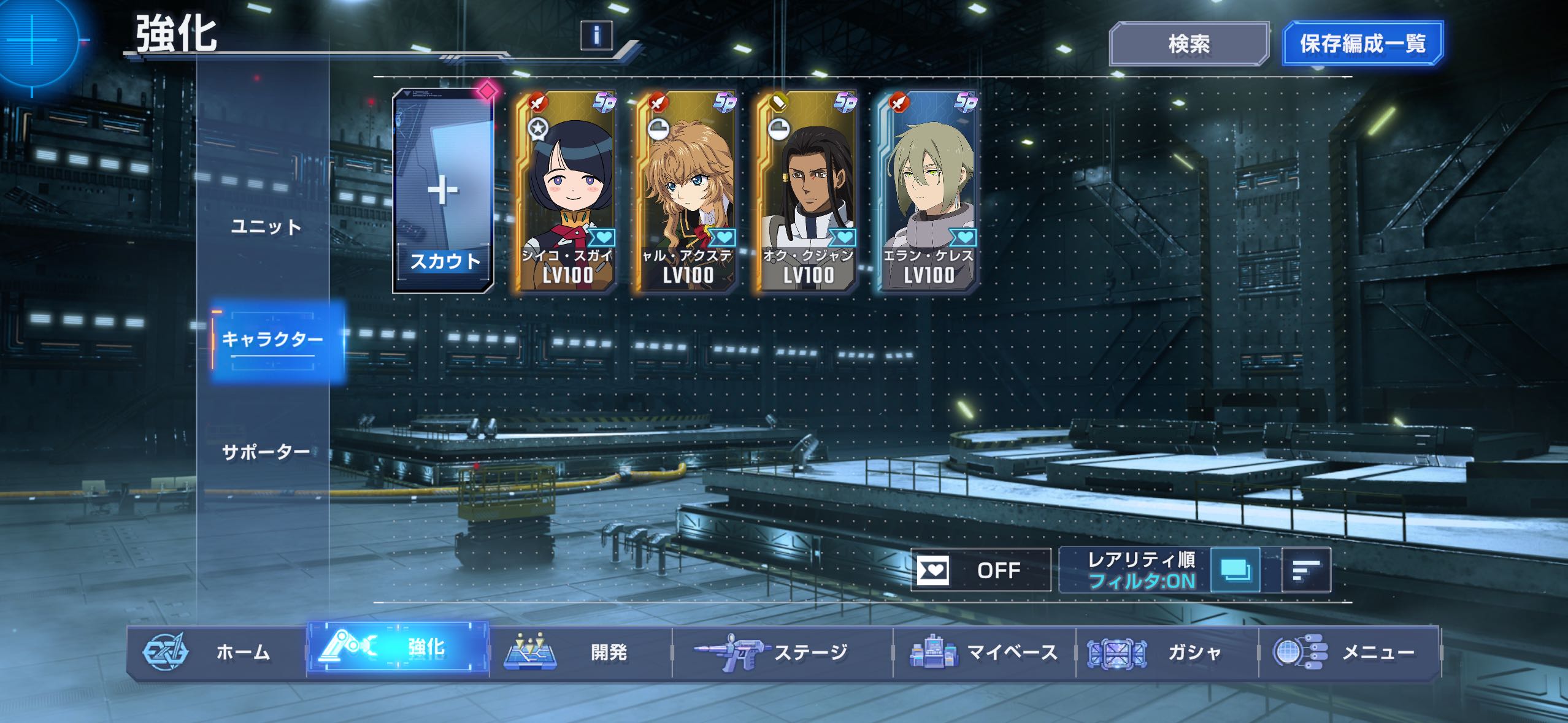Open the レアリティ順 sort and filter settings
Image resolution: width=1568 pixels, height=723 pixels.
click(x=1141, y=570)
